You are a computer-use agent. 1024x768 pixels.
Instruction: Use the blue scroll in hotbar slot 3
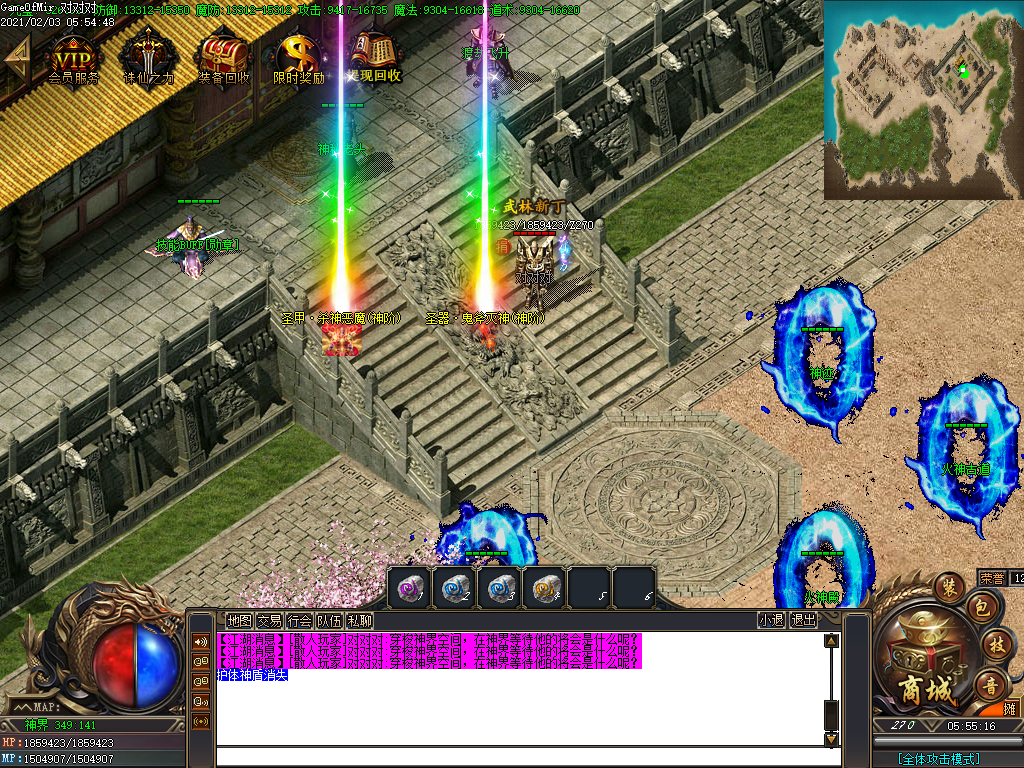[x=499, y=588]
